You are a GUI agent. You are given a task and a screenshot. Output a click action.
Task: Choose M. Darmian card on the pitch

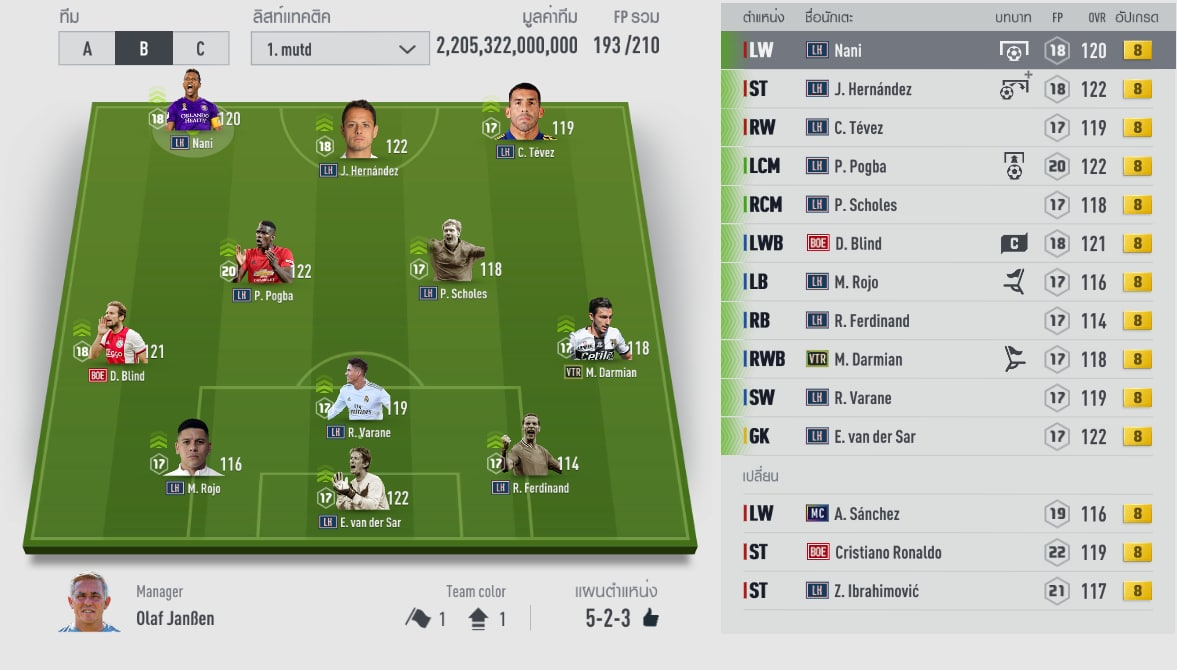click(599, 335)
